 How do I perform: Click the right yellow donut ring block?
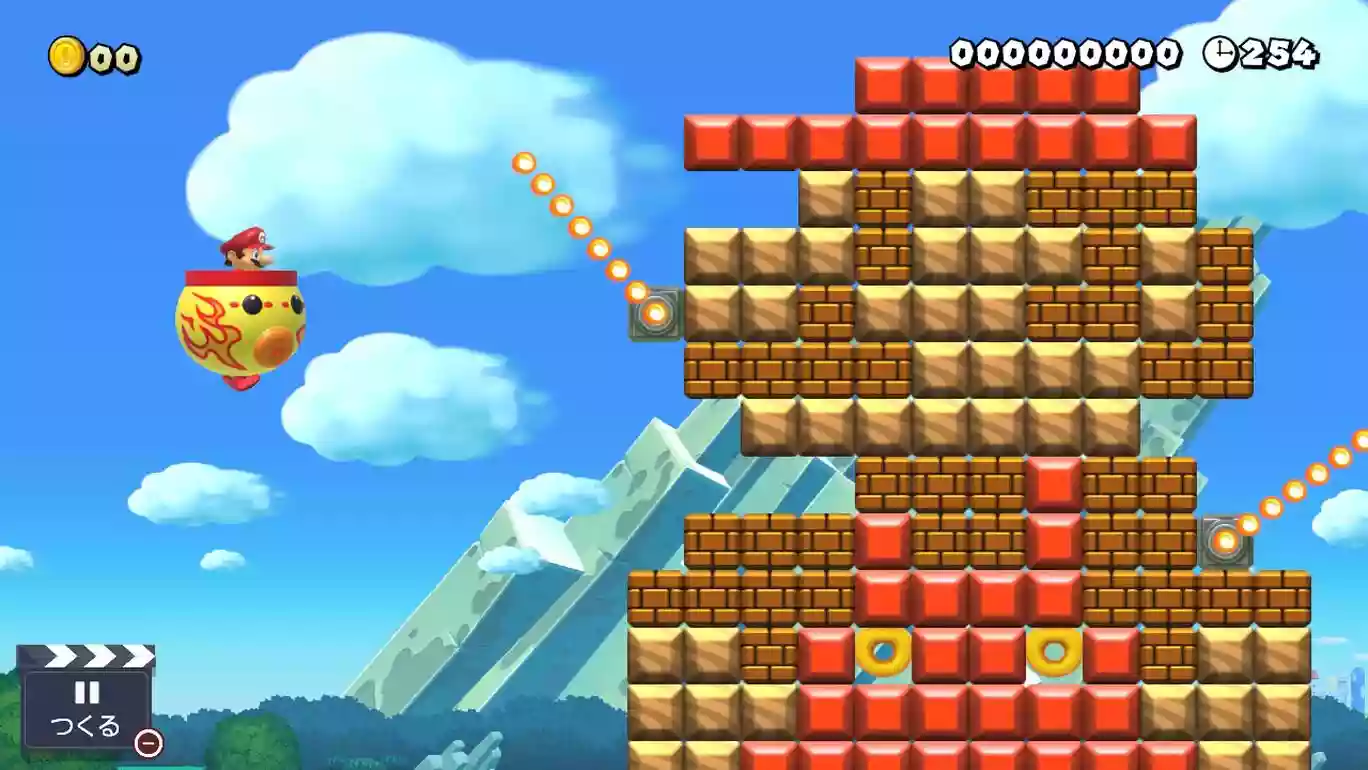click(1055, 655)
